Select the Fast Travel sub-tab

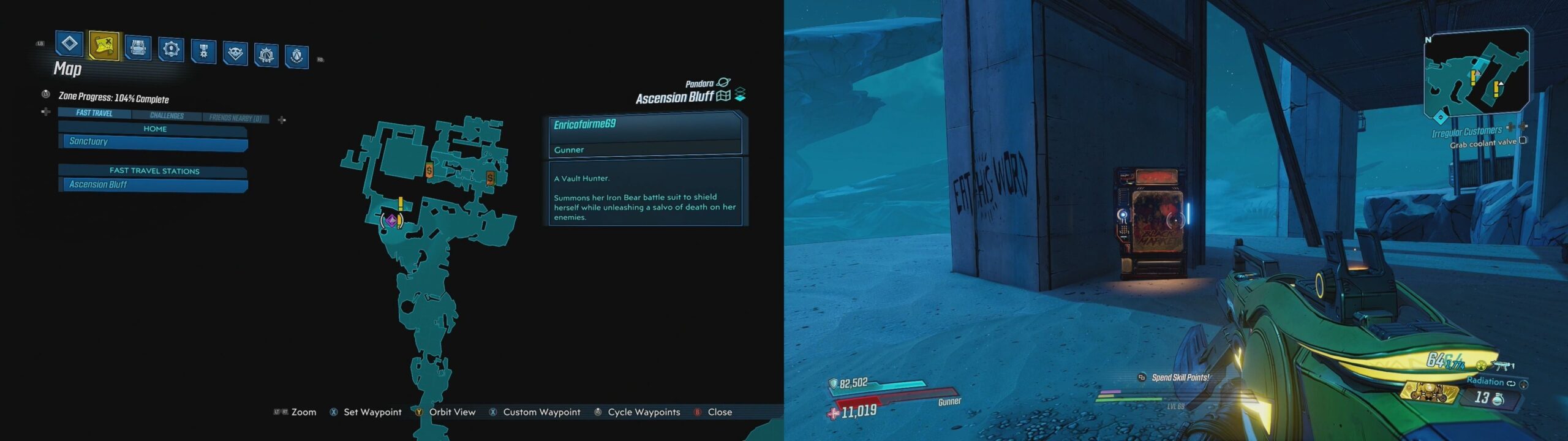pos(94,113)
